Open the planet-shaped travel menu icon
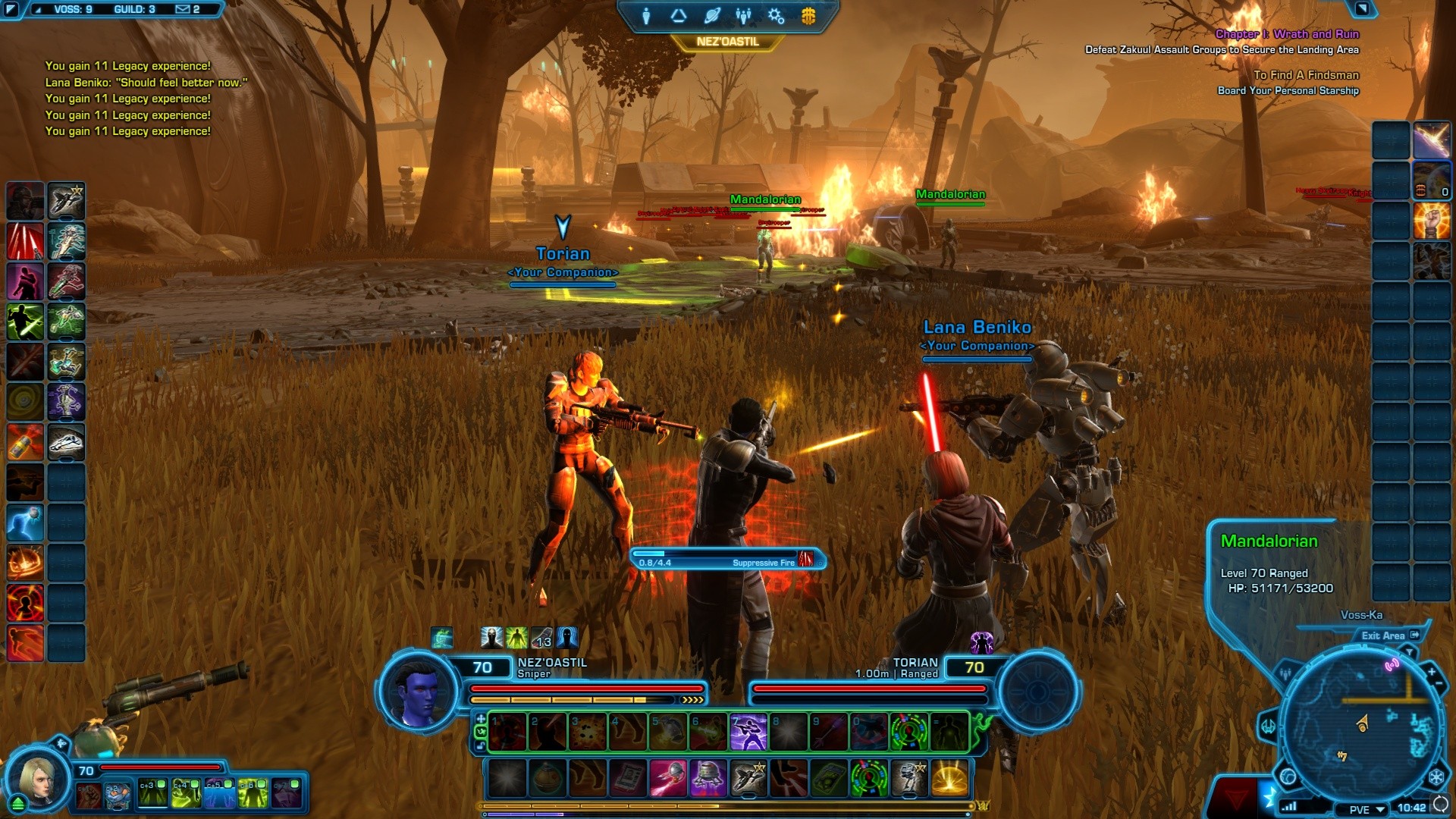 [x=711, y=16]
